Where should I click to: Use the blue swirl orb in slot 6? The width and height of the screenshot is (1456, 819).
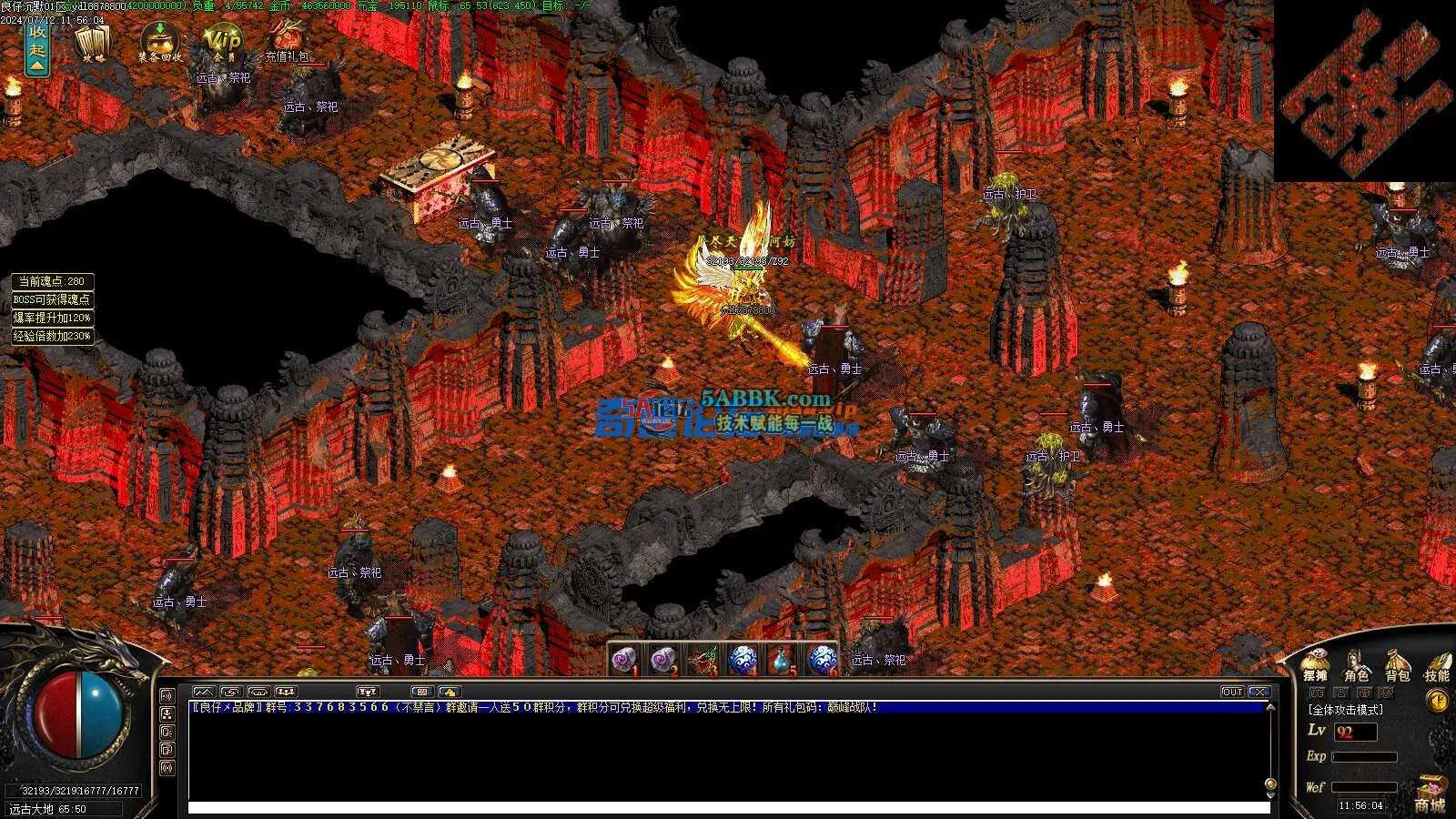pyautogui.click(x=822, y=659)
